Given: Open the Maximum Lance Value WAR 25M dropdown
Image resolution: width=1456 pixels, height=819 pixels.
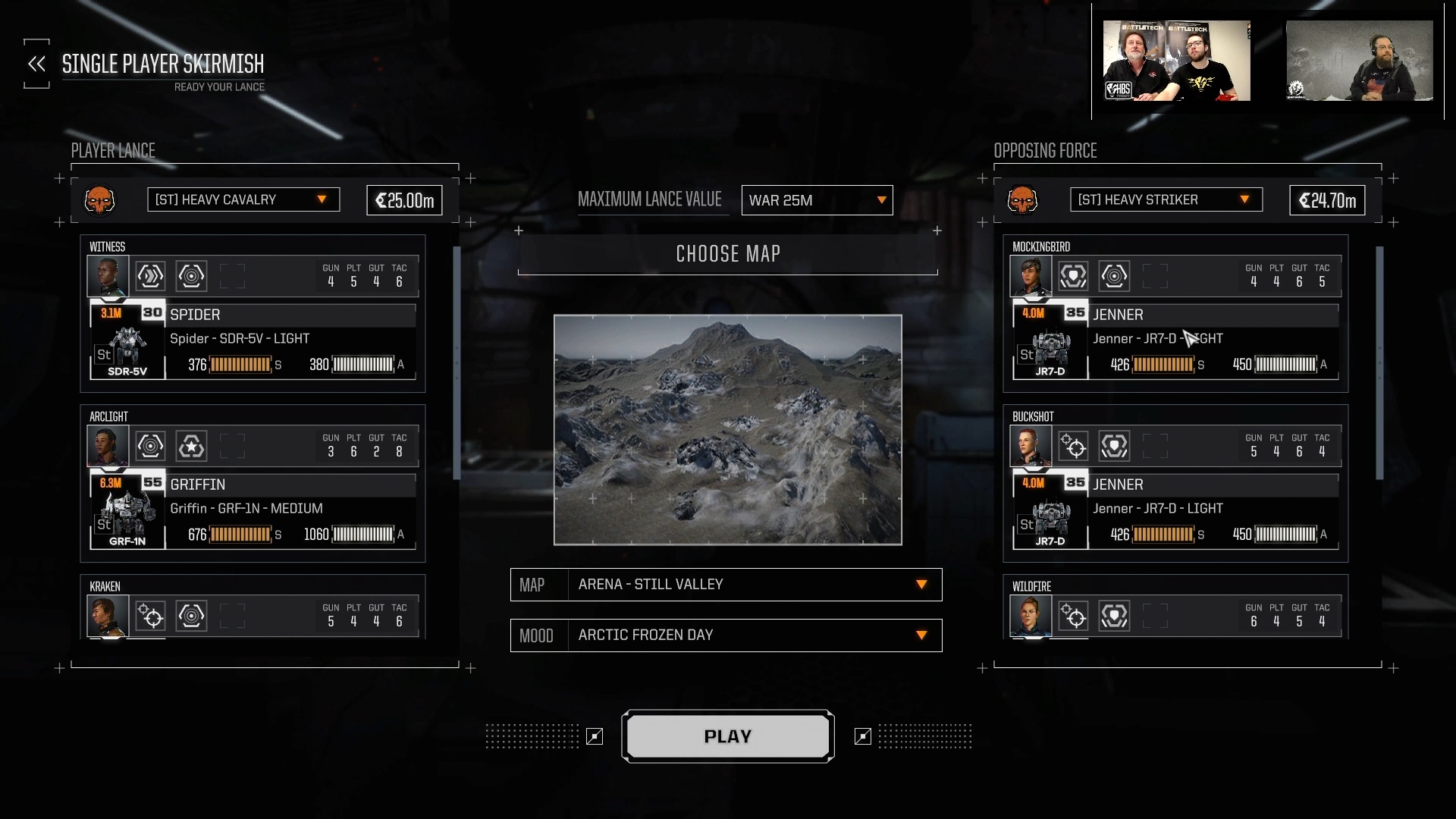Looking at the screenshot, I should click(x=817, y=200).
